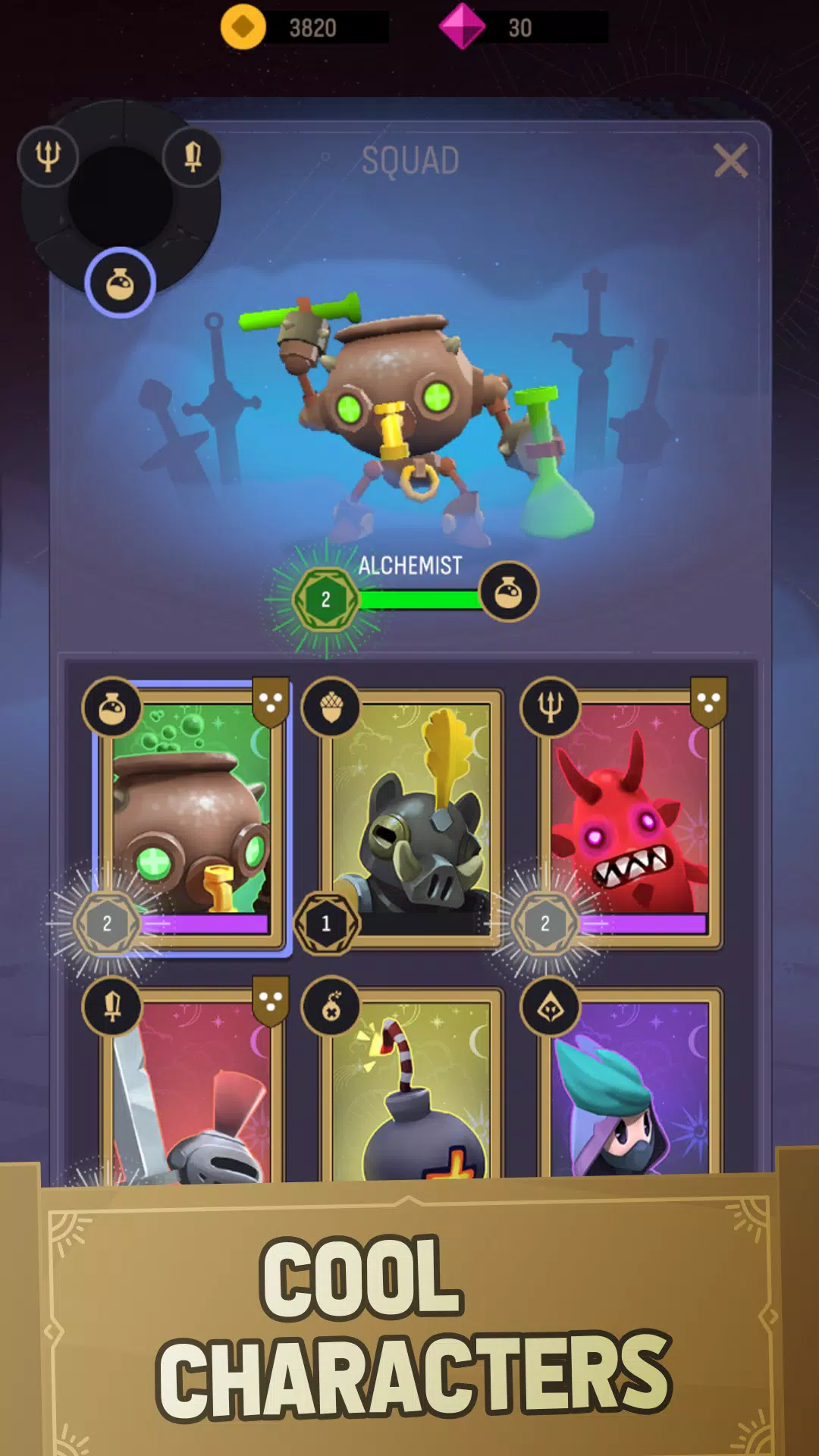Close the Squad panel
This screenshot has height=1456, width=819.
[730, 161]
